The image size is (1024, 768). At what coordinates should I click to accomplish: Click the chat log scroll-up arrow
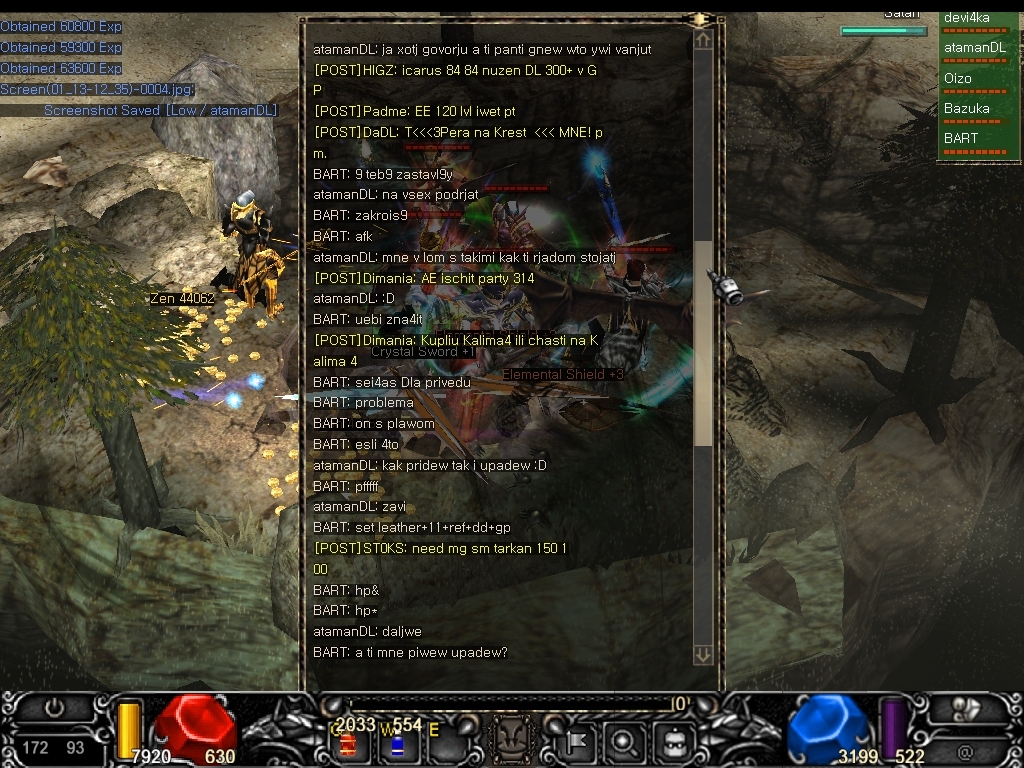[703, 39]
